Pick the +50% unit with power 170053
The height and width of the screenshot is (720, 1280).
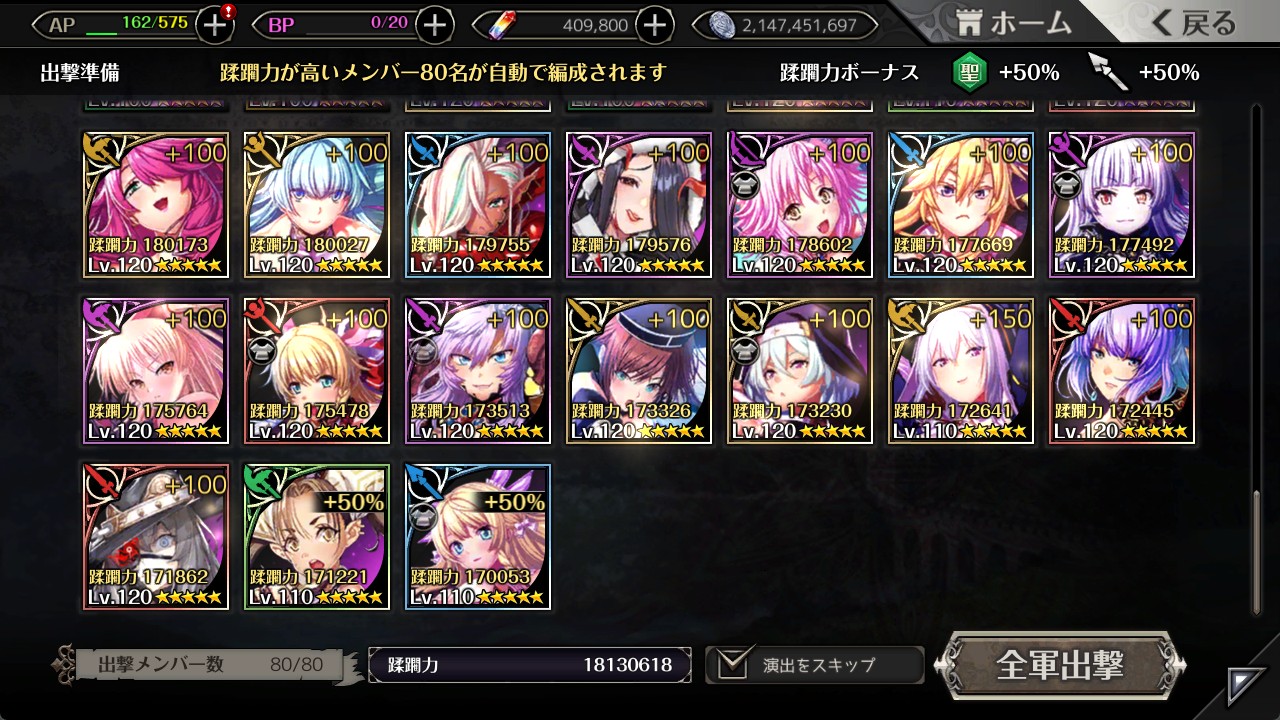[x=478, y=537]
